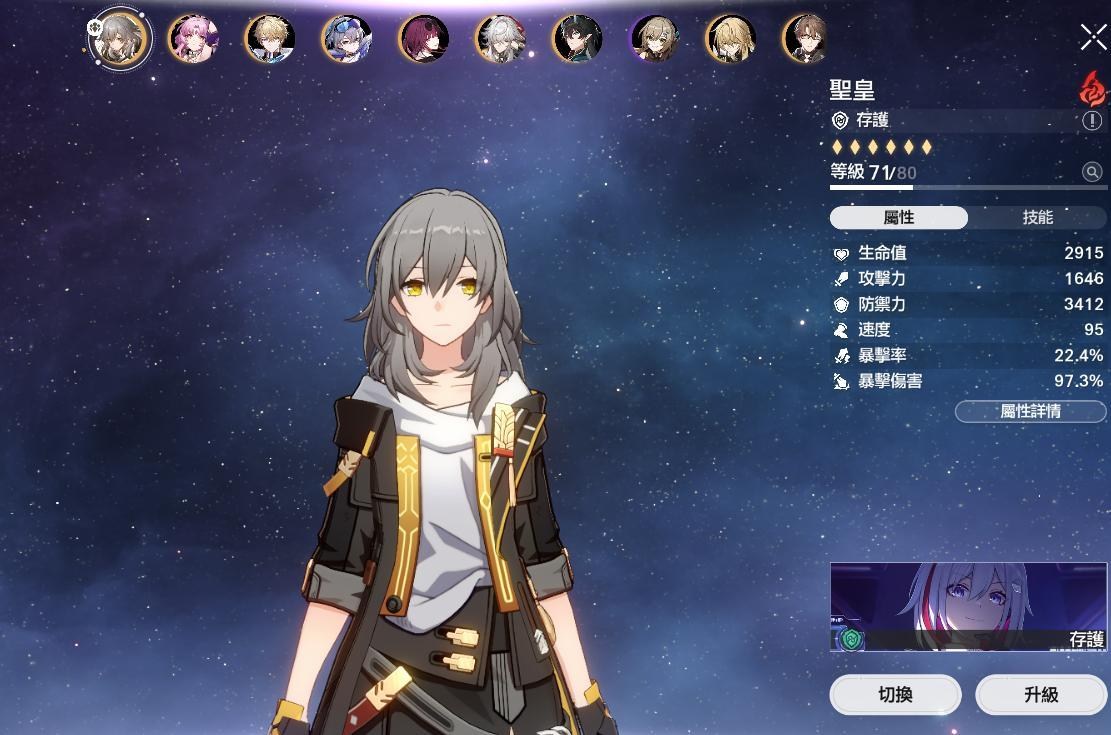Click the 升級 level-up button
Viewport: 1111px width, 735px height.
[1041, 695]
